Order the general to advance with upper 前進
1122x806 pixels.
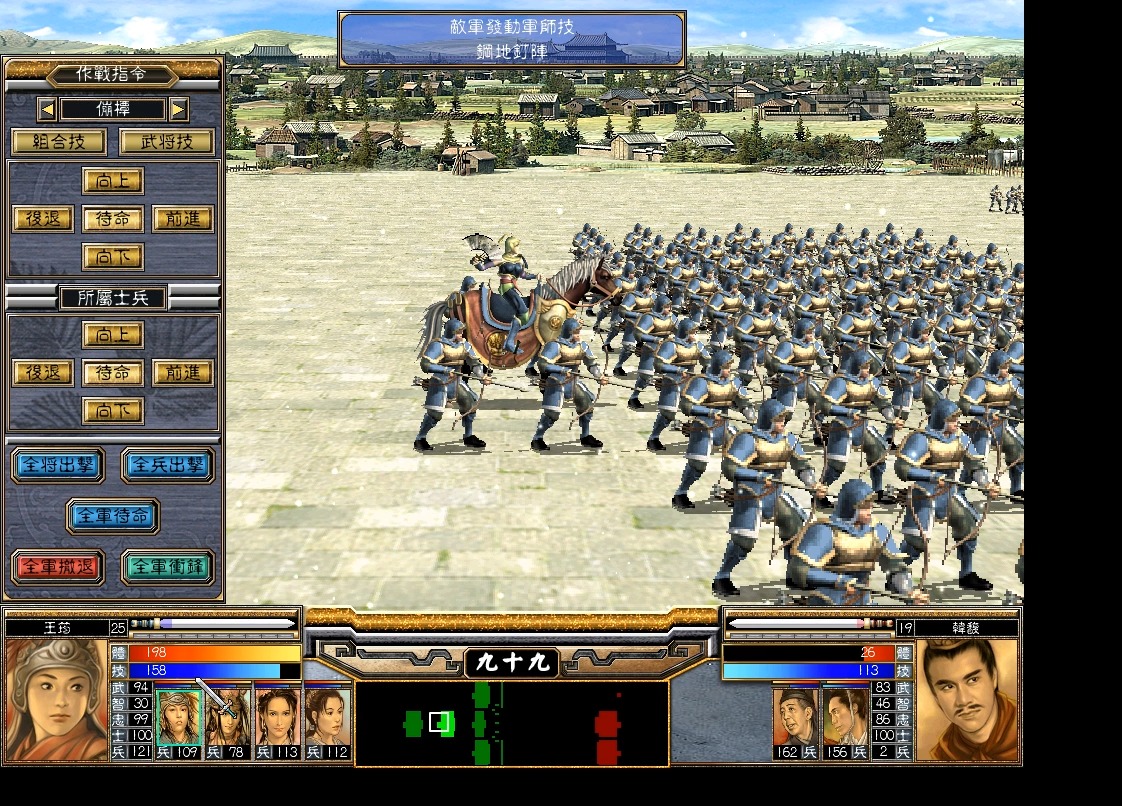[183, 219]
